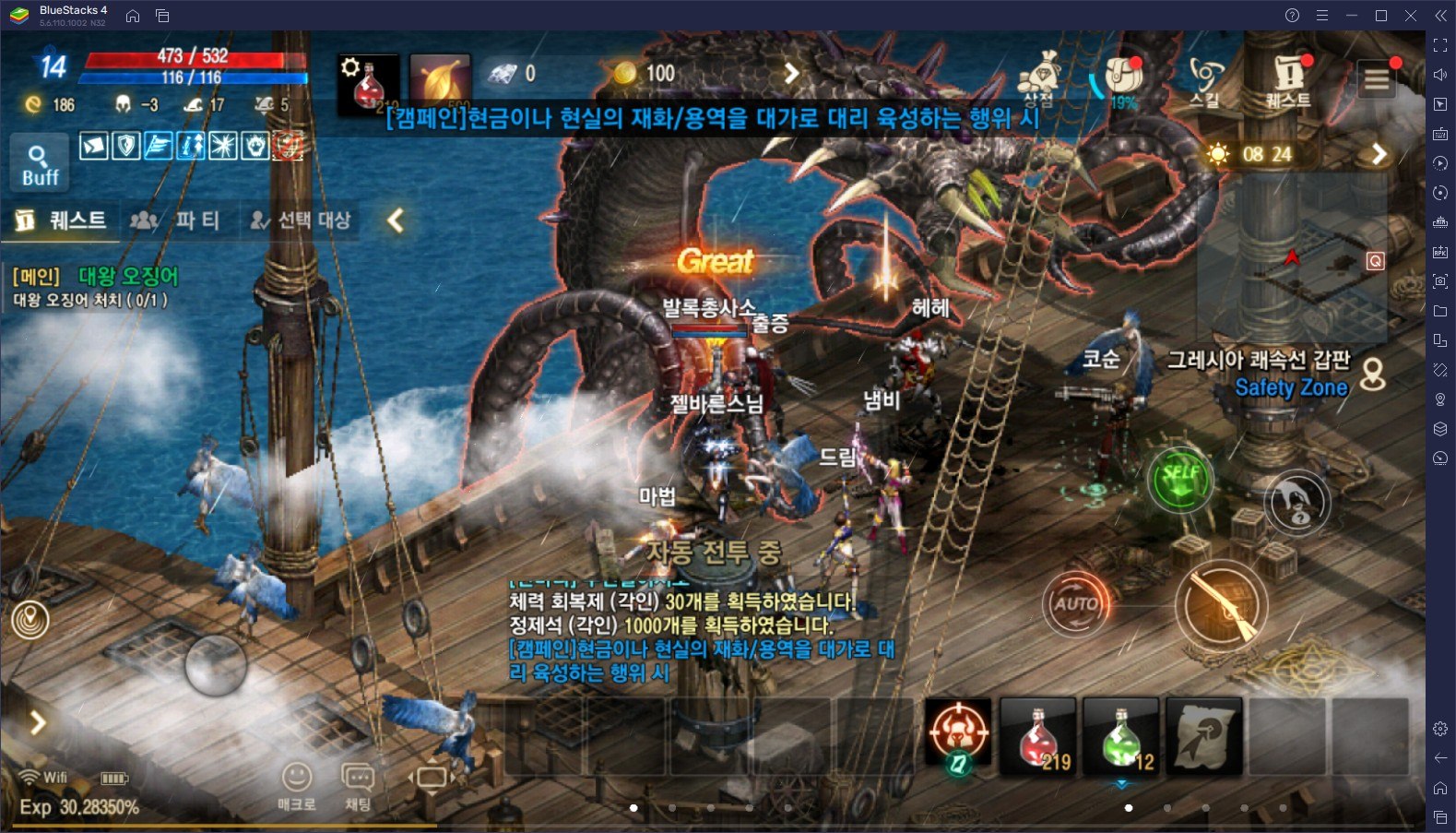Switch to the 파티 tab
Image resolution: width=1456 pixels, height=833 pixels.
click(x=177, y=220)
